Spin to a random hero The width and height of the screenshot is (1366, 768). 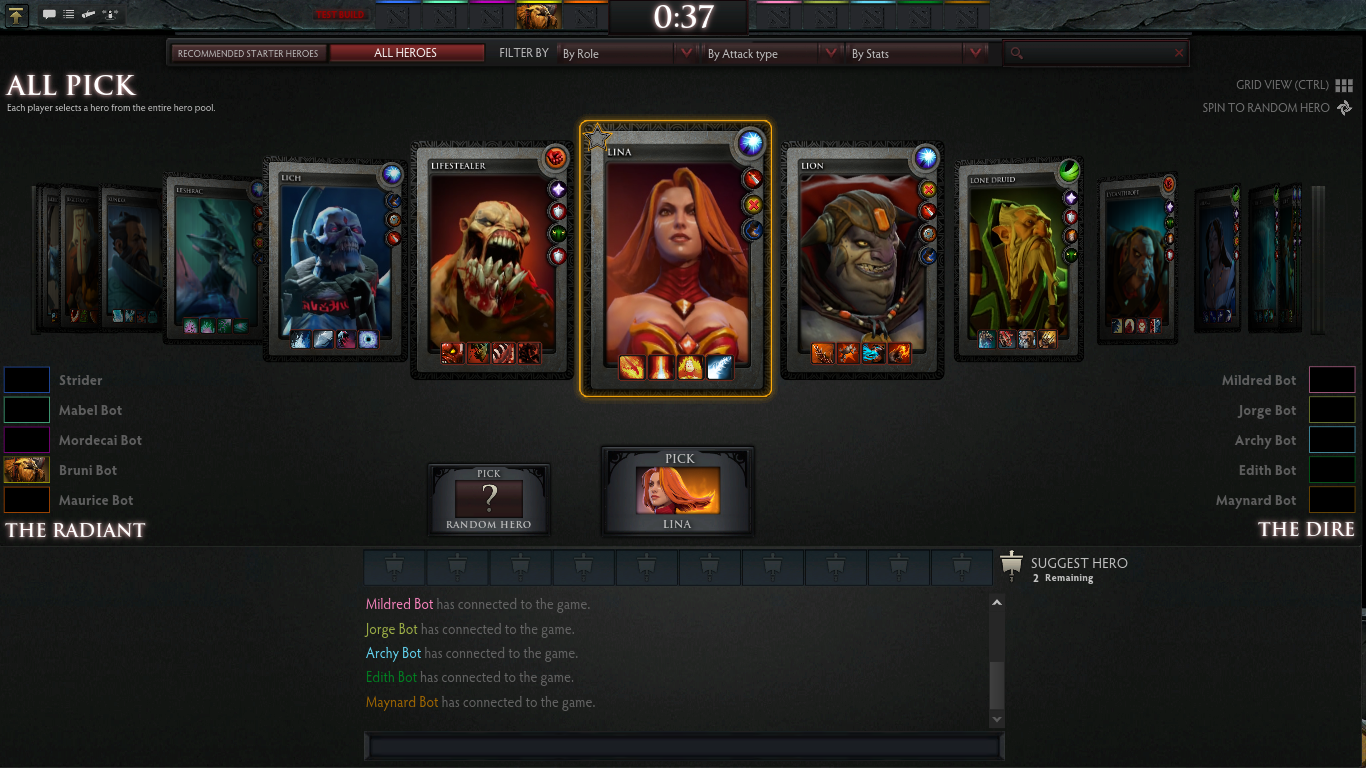tap(1277, 108)
